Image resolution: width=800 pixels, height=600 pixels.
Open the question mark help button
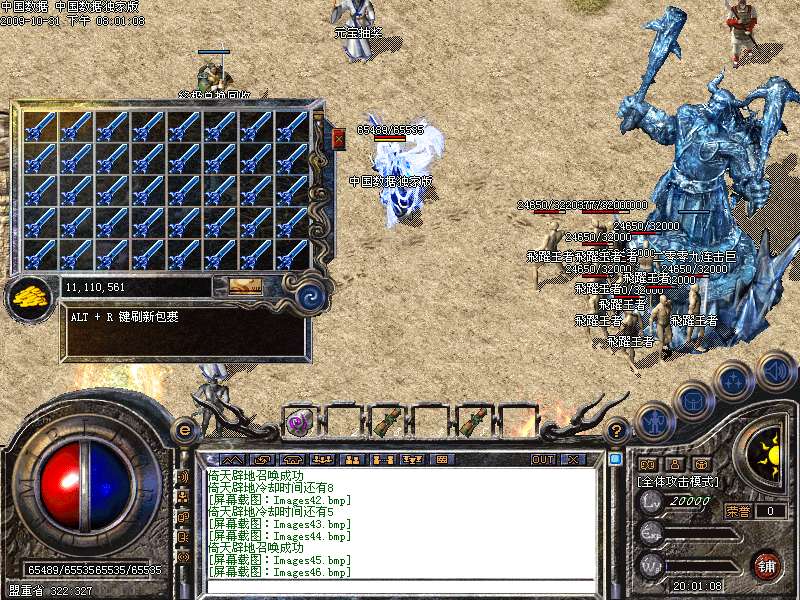click(617, 430)
